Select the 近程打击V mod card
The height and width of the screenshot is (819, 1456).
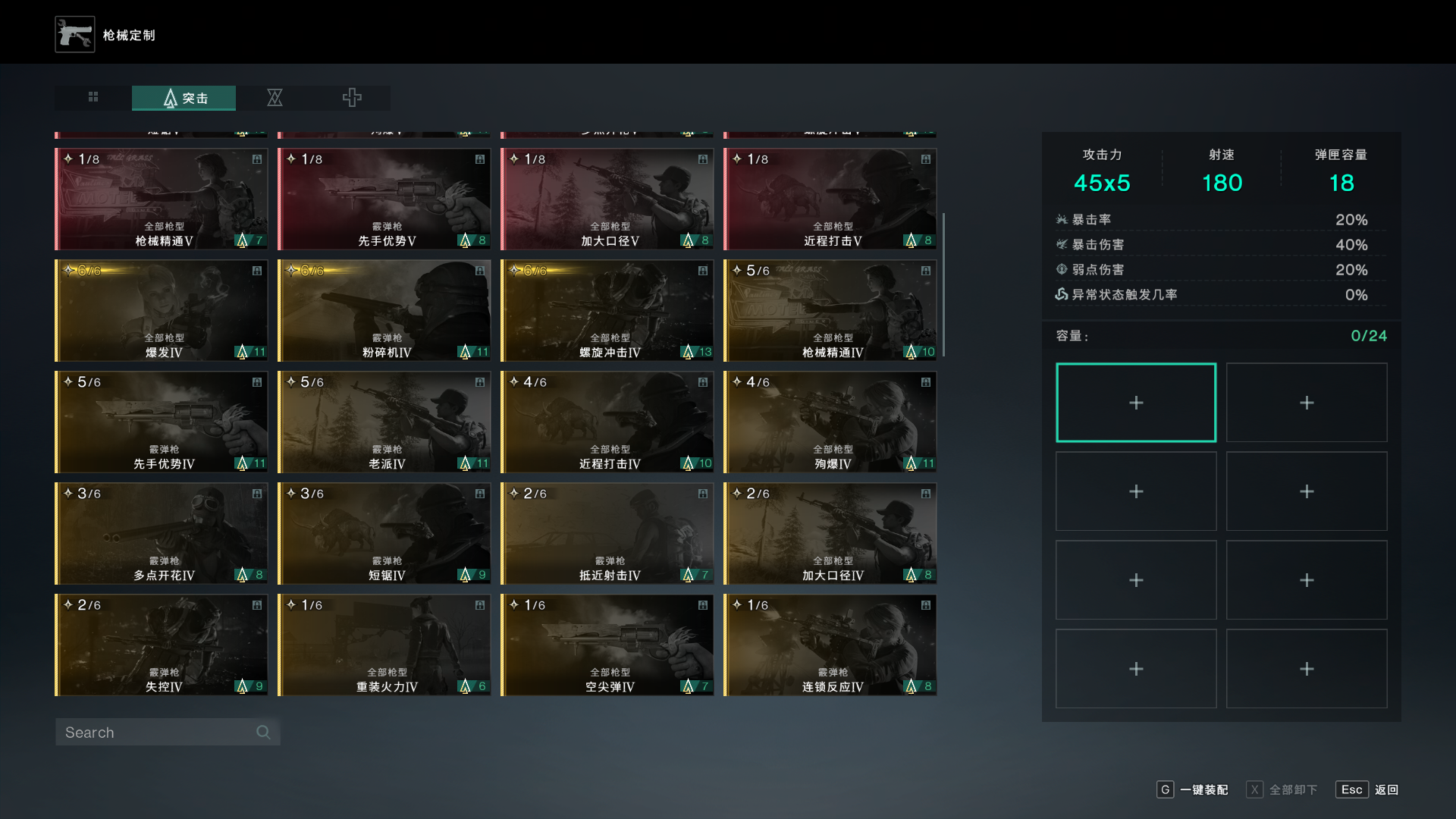[x=830, y=199]
